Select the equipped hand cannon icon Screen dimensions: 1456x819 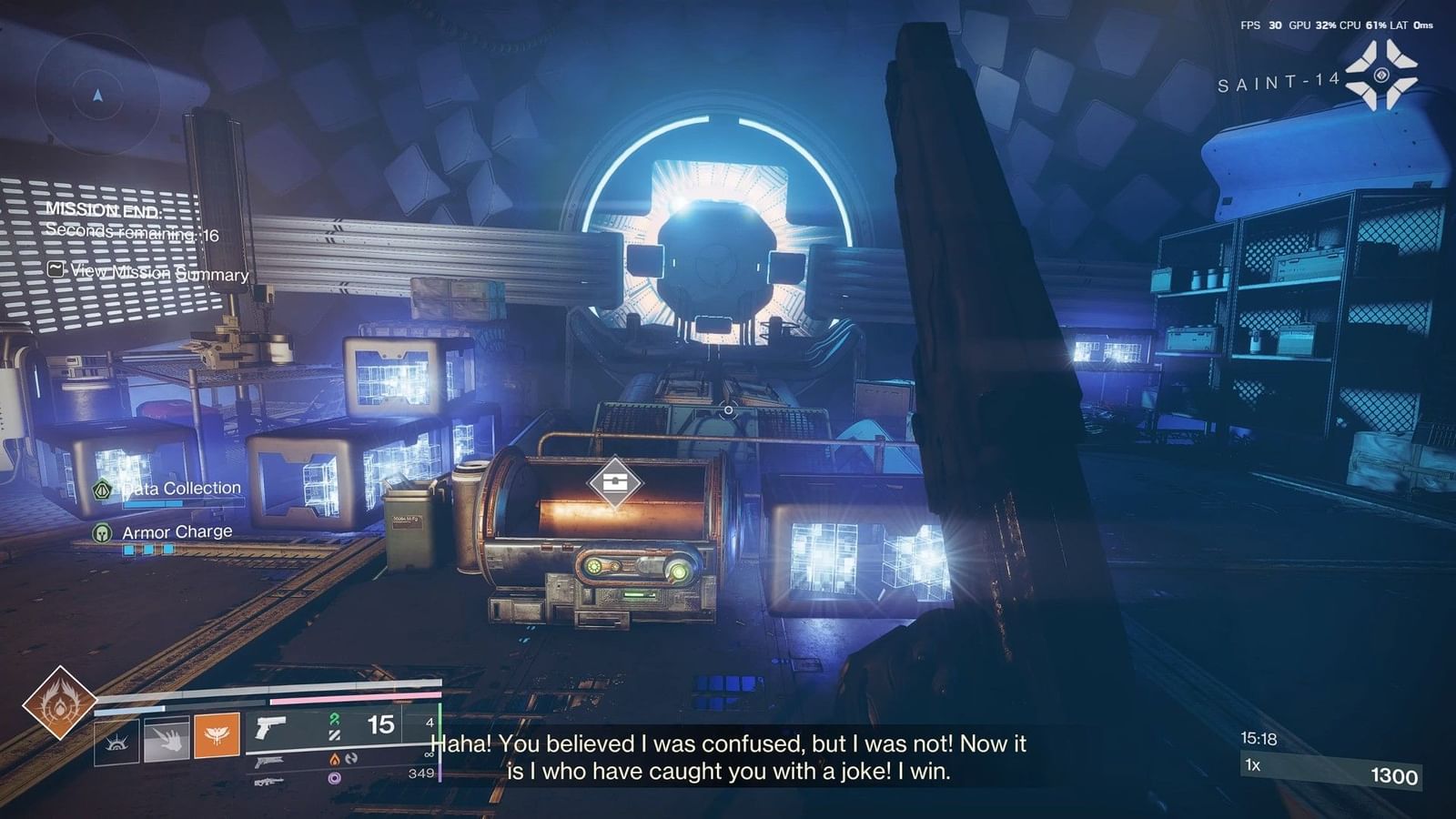[270, 728]
